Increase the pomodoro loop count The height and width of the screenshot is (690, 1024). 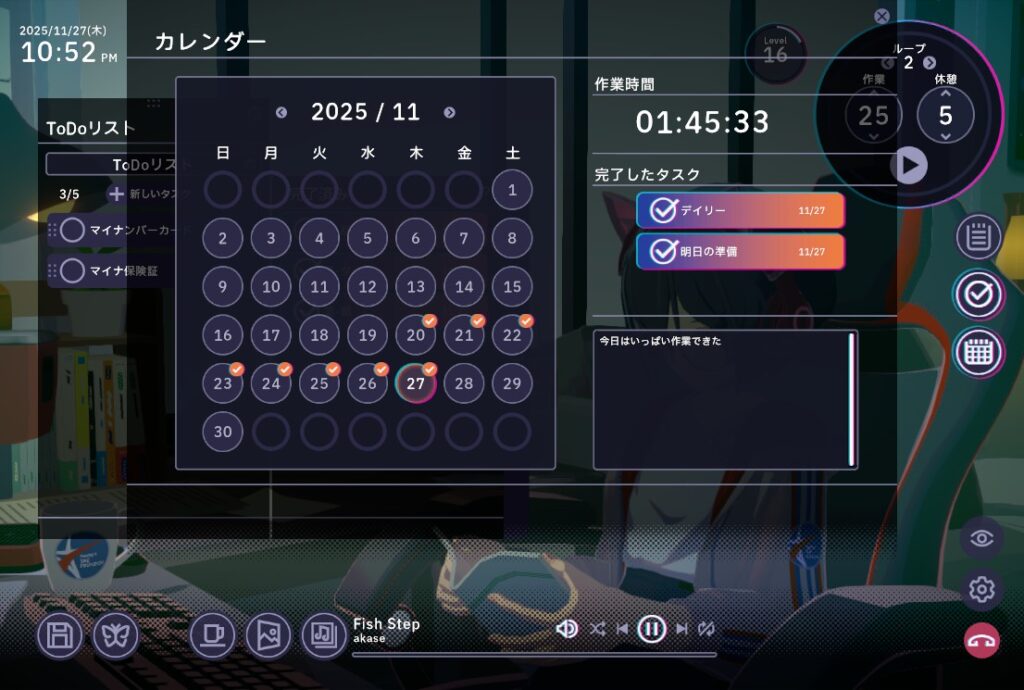tap(930, 63)
